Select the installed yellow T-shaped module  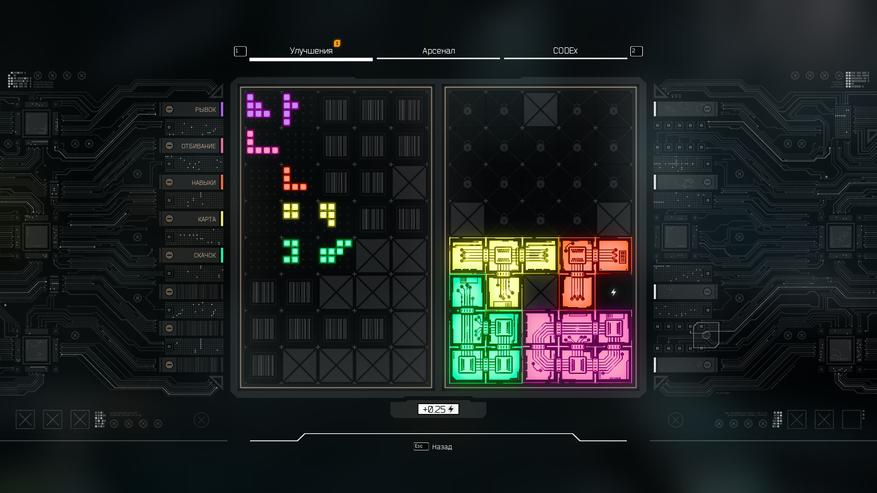pyautogui.click(x=501, y=258)
